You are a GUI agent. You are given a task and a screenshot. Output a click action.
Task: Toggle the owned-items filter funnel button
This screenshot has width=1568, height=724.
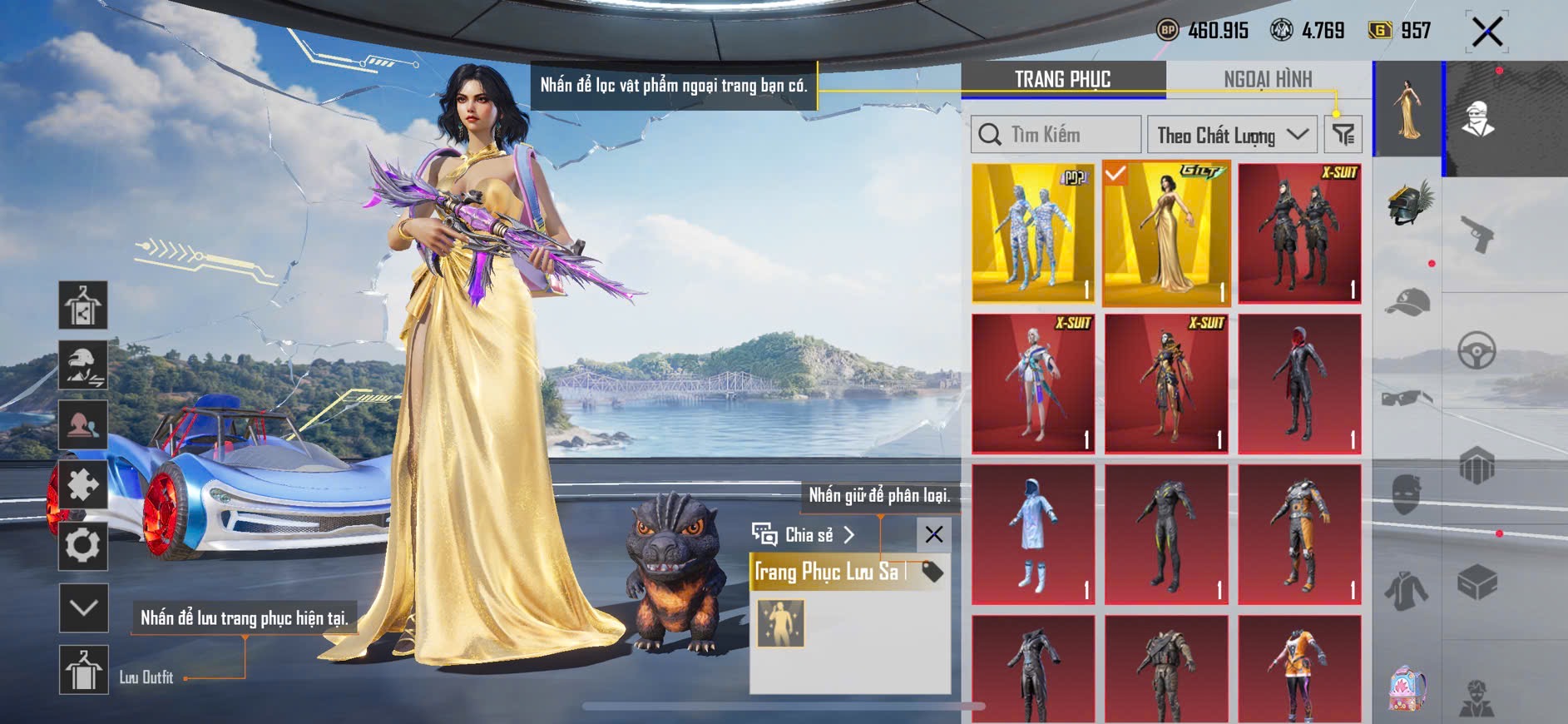click(x=1343, y=135)
